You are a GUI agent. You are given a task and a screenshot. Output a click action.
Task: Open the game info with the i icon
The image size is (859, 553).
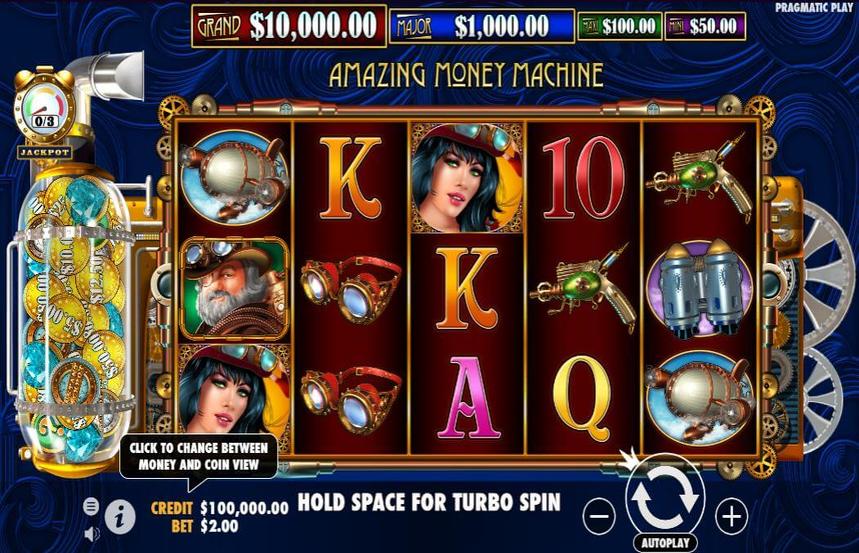[120, 516]
